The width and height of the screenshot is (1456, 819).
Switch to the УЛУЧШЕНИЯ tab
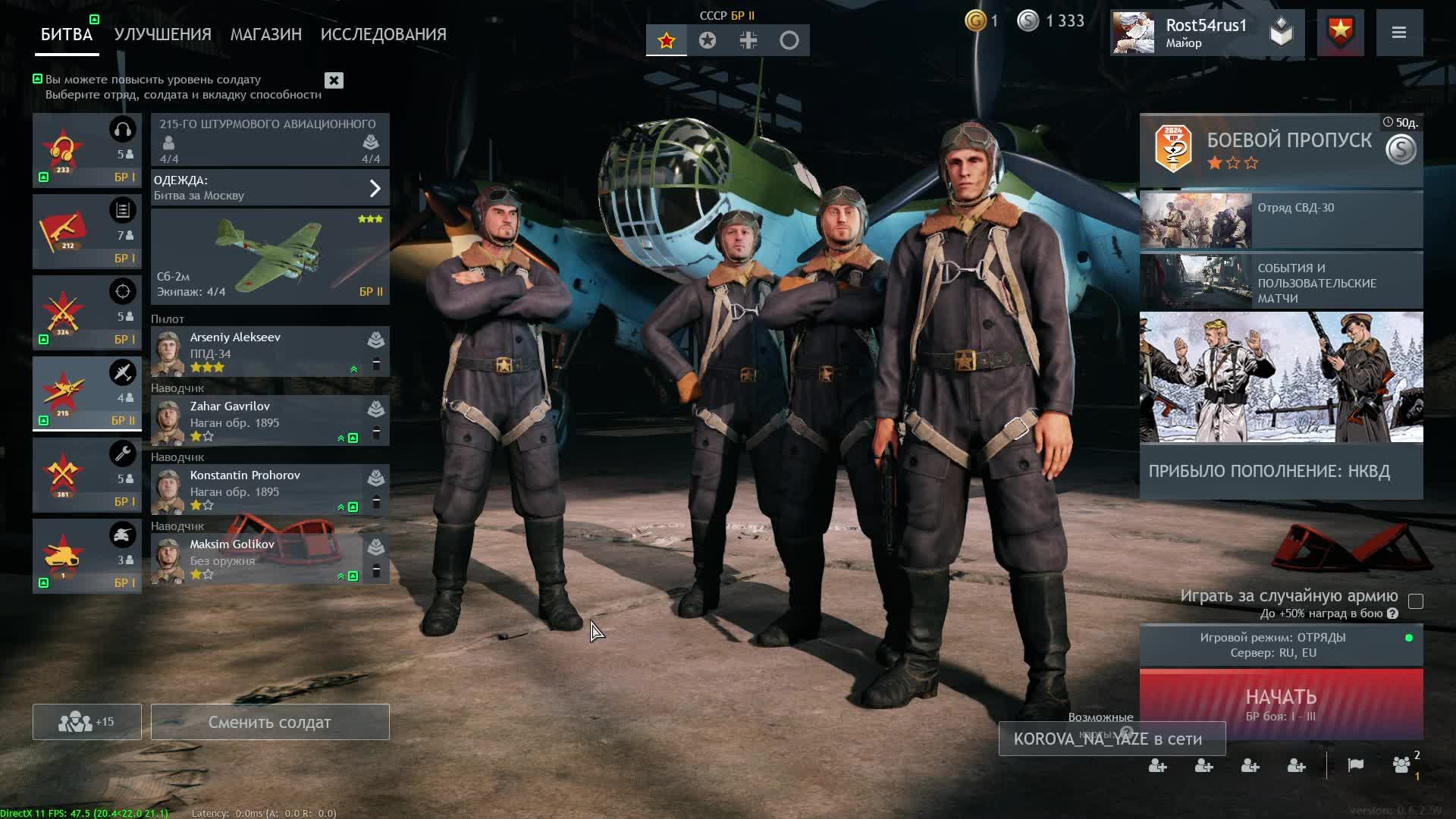pyautogui.click(x=162, y=34)
